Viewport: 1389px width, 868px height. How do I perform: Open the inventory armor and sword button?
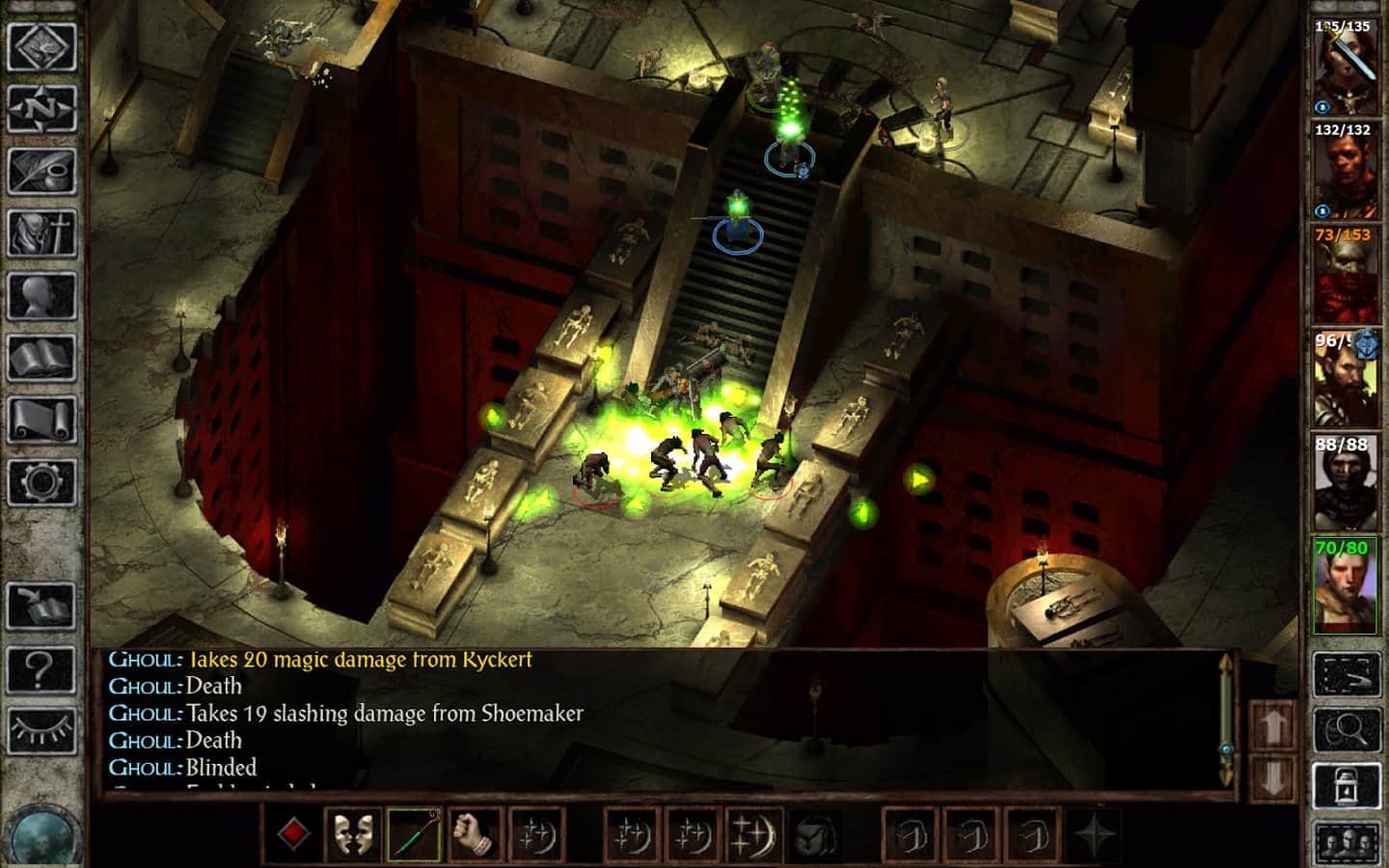41,232
